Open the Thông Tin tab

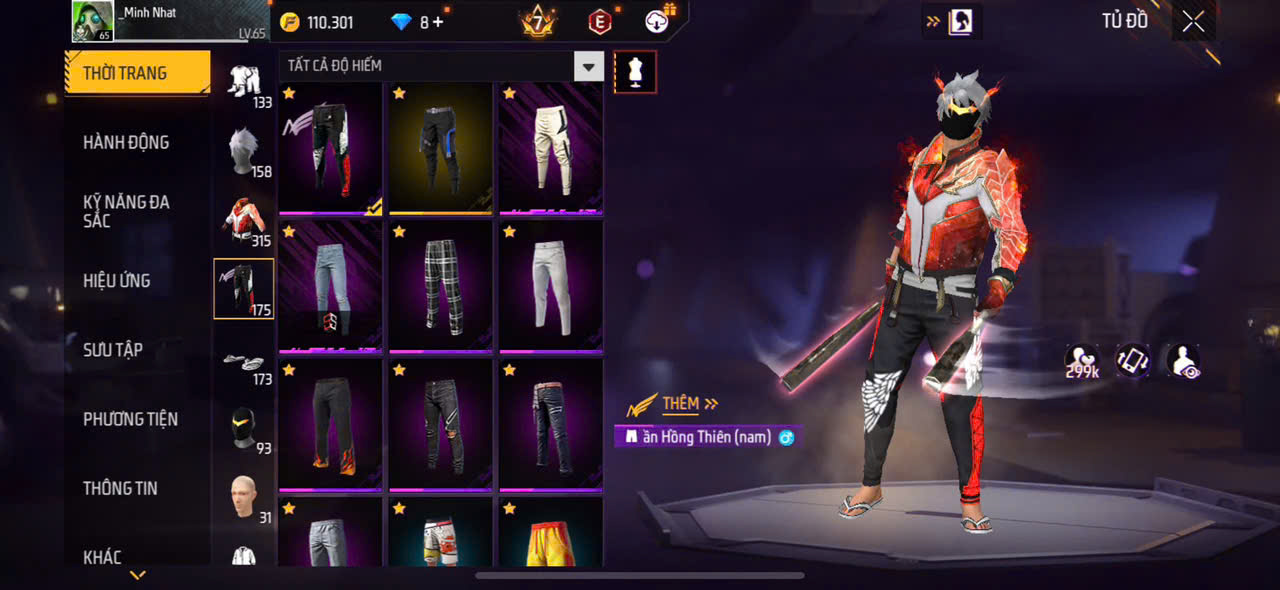click(x=120, y=488)
